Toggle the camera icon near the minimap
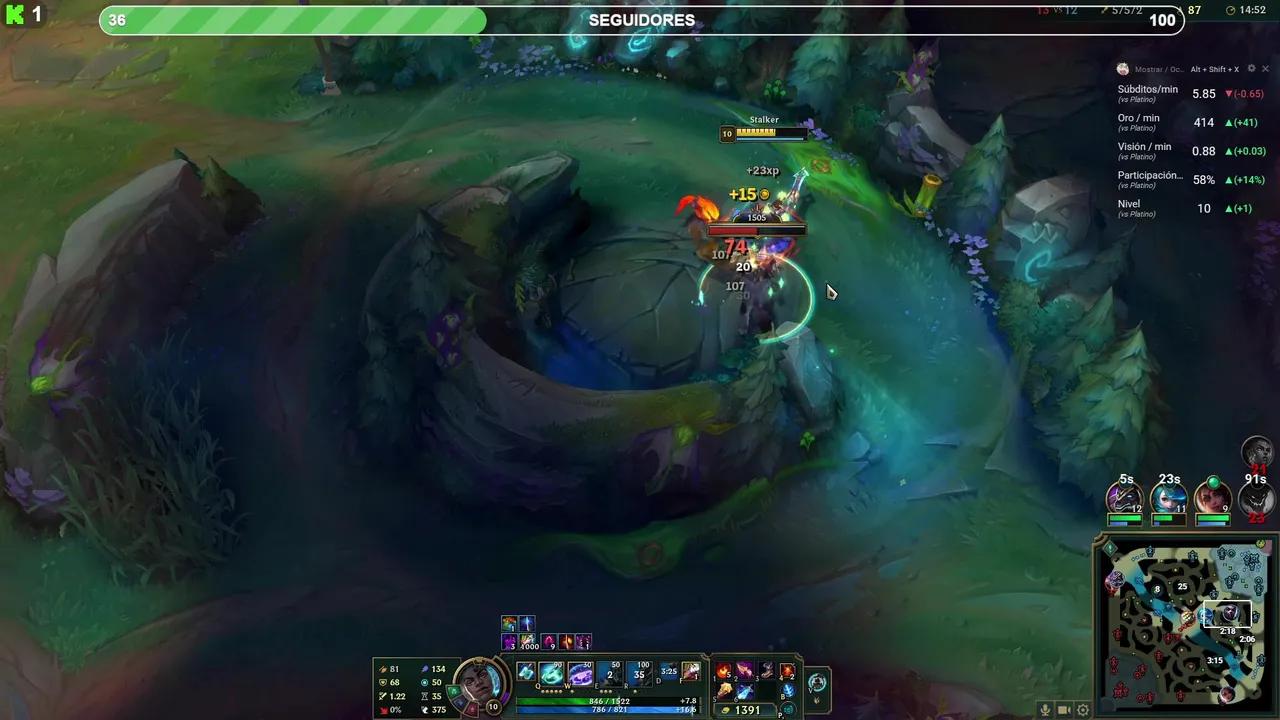The width and height of the screenshot is (1280, 720). tap(1064, 709)
